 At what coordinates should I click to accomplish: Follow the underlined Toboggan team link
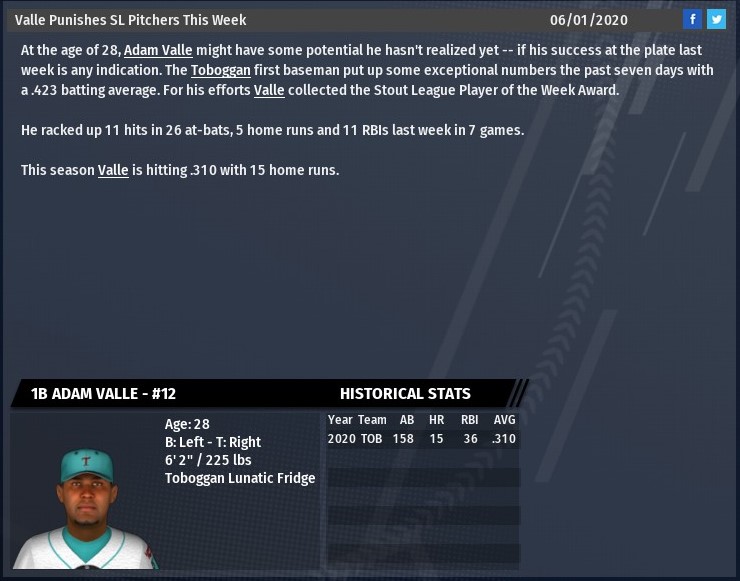click(x=220, y=70)
